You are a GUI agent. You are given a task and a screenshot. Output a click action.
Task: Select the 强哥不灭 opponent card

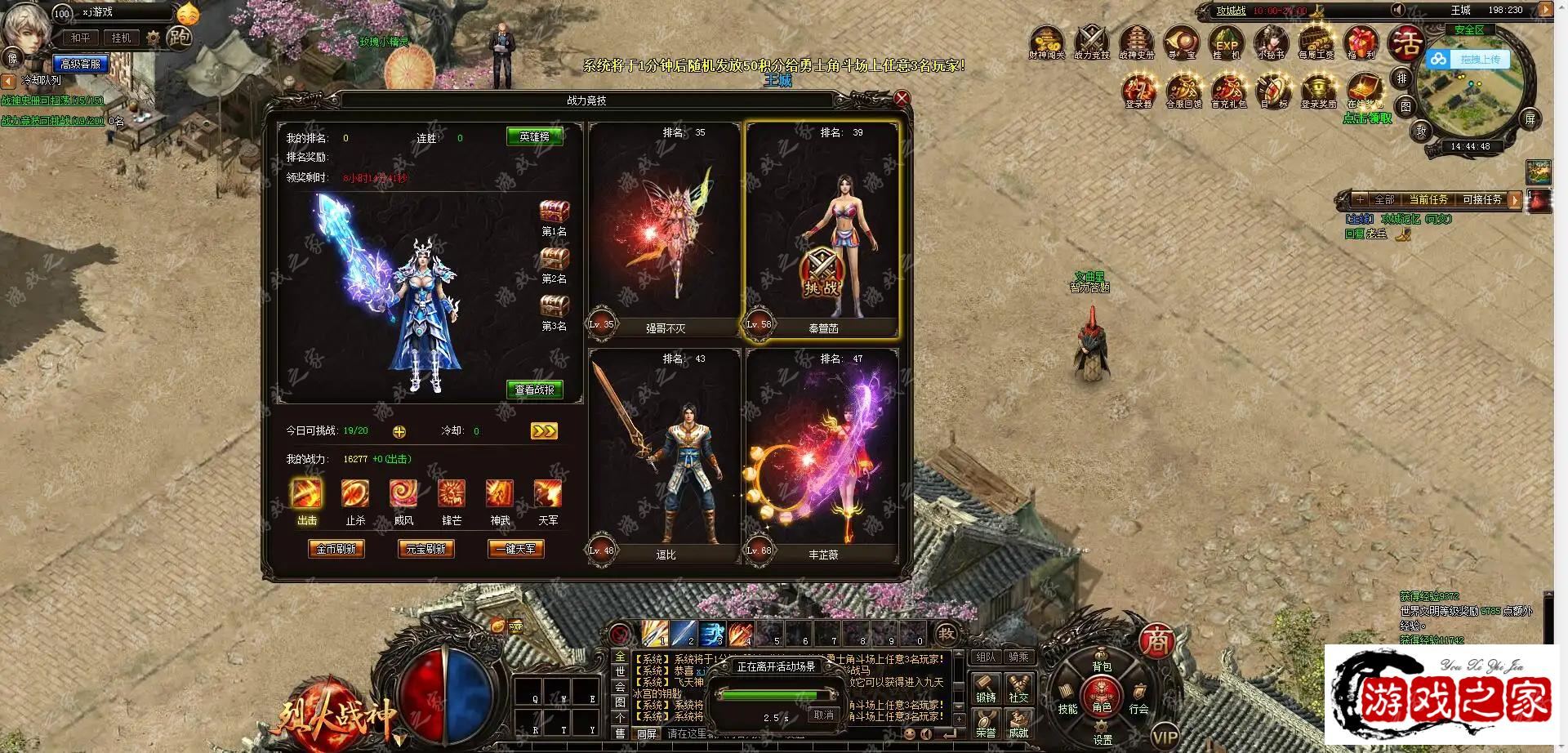coord(665,229)
